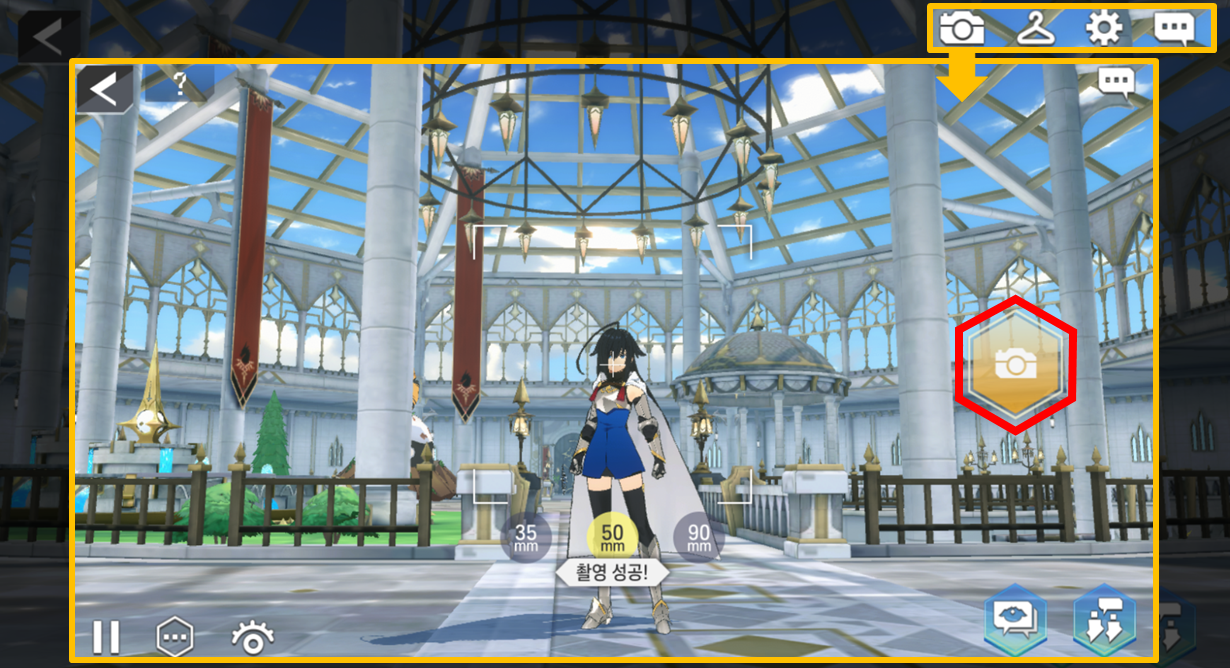
Task: Open the chat bubble next to the gear icon
Action: (x=1174, y=28)
